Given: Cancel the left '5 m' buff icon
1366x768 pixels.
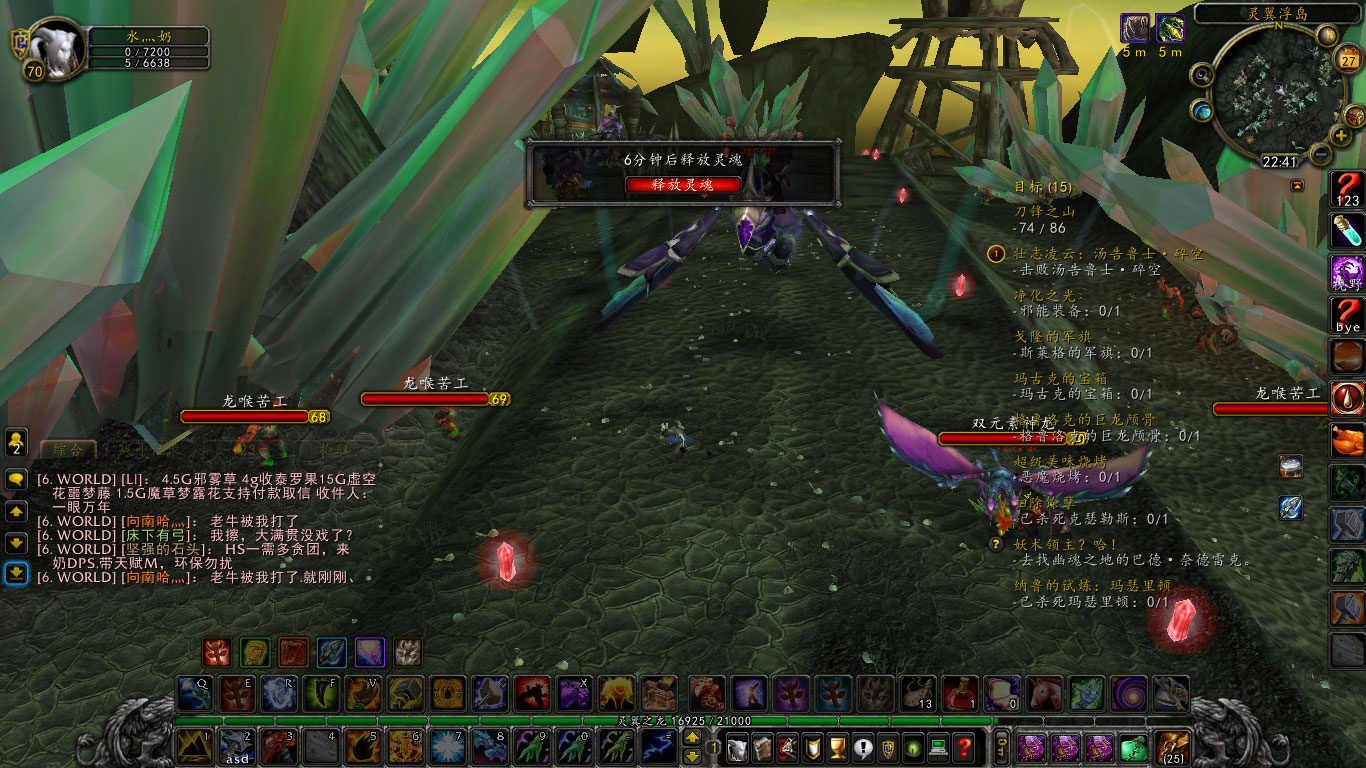Looking at the screenshot, I should point(1135,27).
